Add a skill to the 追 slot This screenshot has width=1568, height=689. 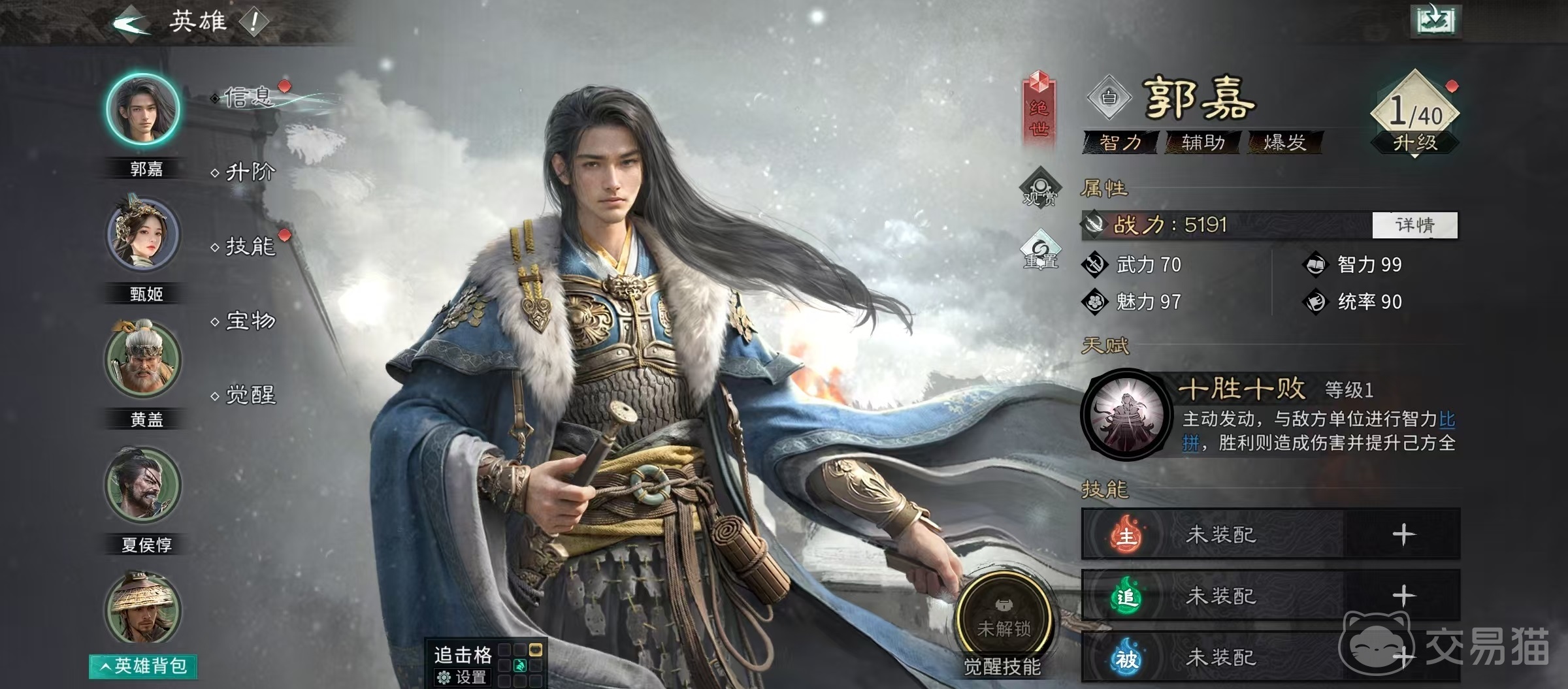click(1403, 596)
